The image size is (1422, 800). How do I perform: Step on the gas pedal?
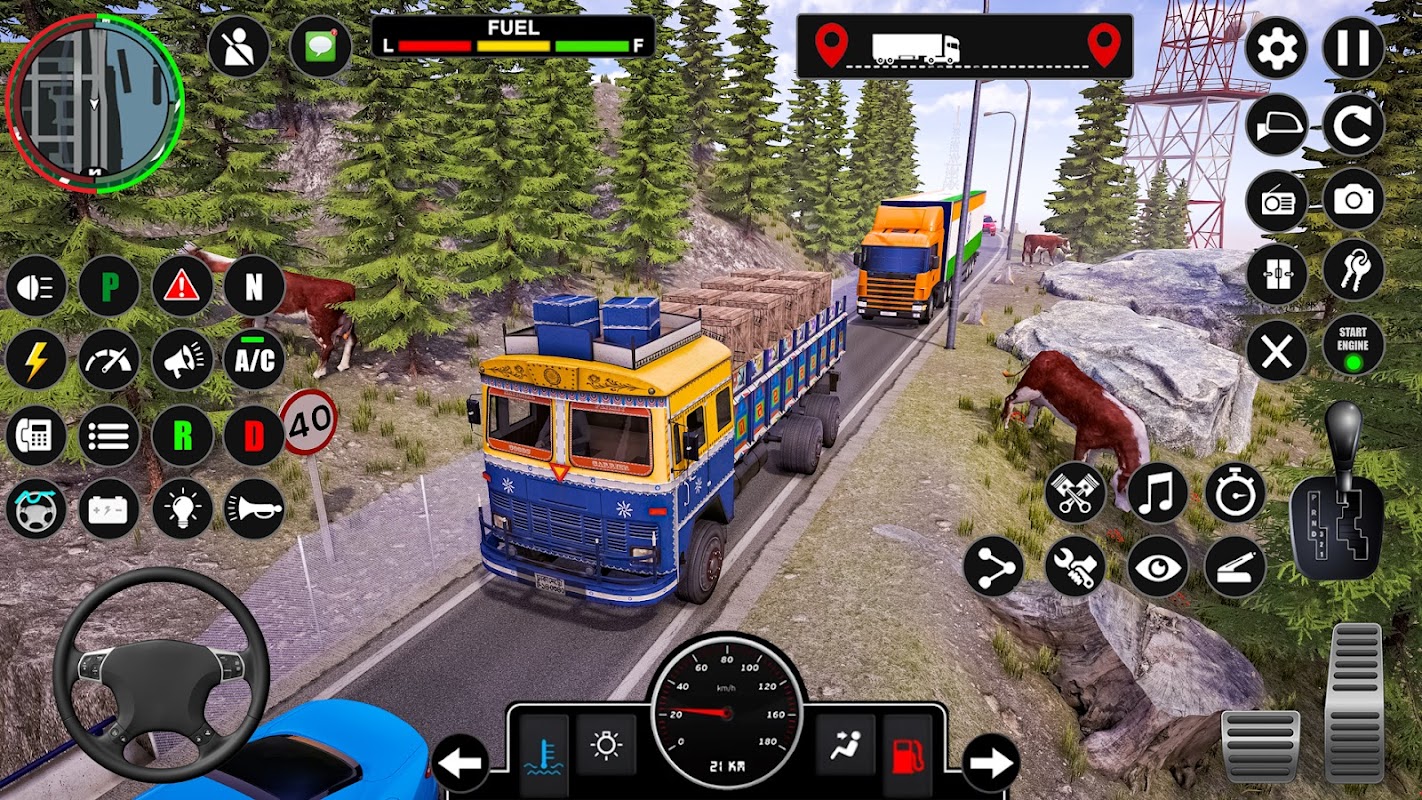(1354, 702)
